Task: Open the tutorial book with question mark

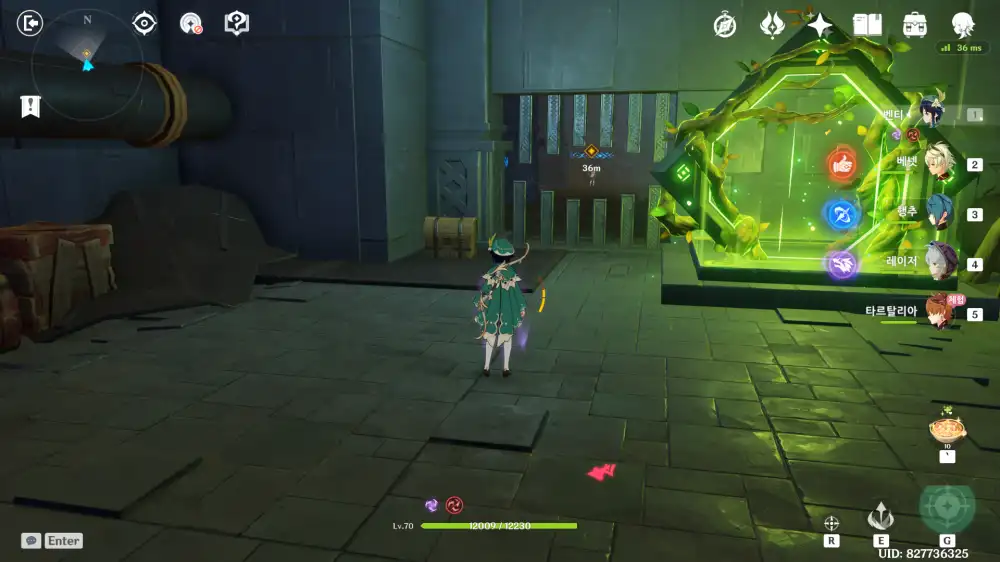Action: point(236,23)
